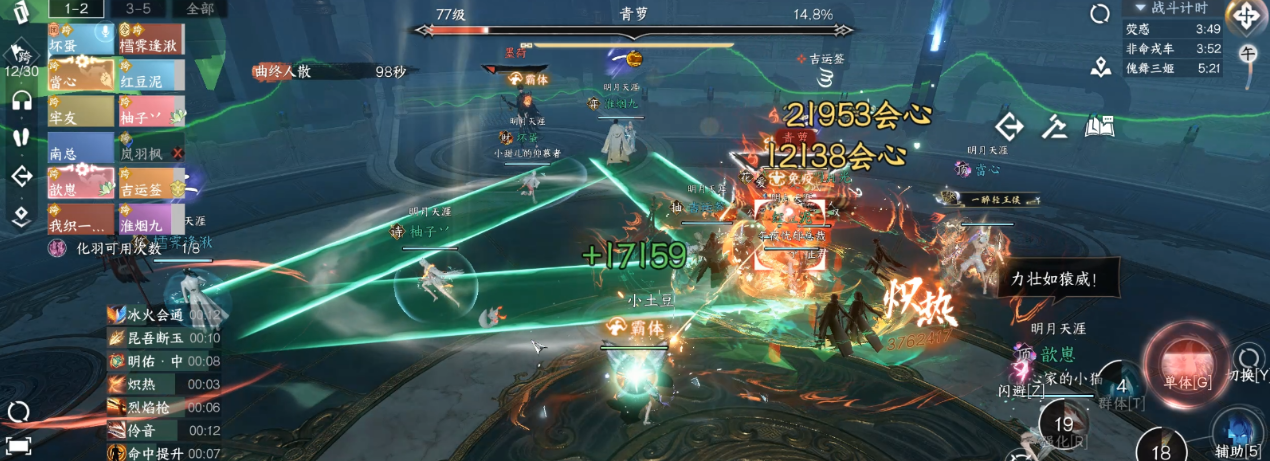
Task: Select team member 淮烟九
Action: pyautogui.click(x=151, y=219)
